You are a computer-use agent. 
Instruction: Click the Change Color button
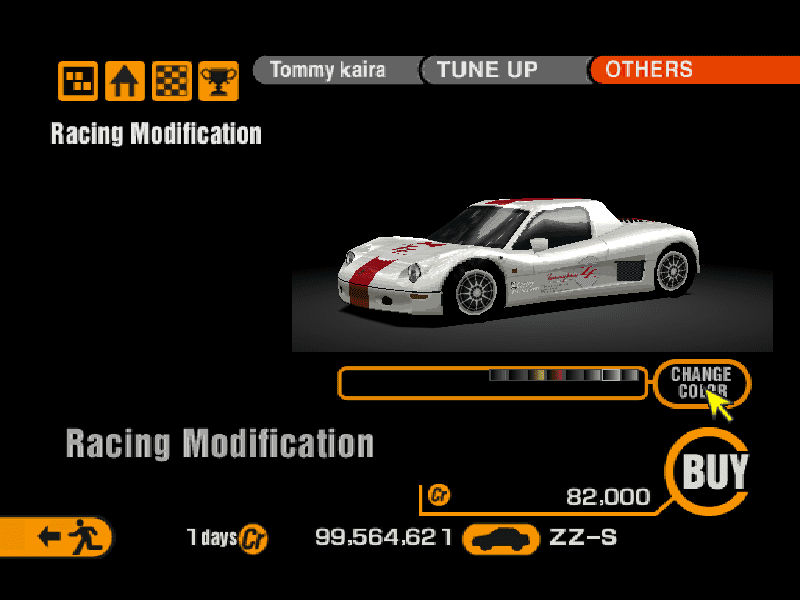tap(701, 382)
